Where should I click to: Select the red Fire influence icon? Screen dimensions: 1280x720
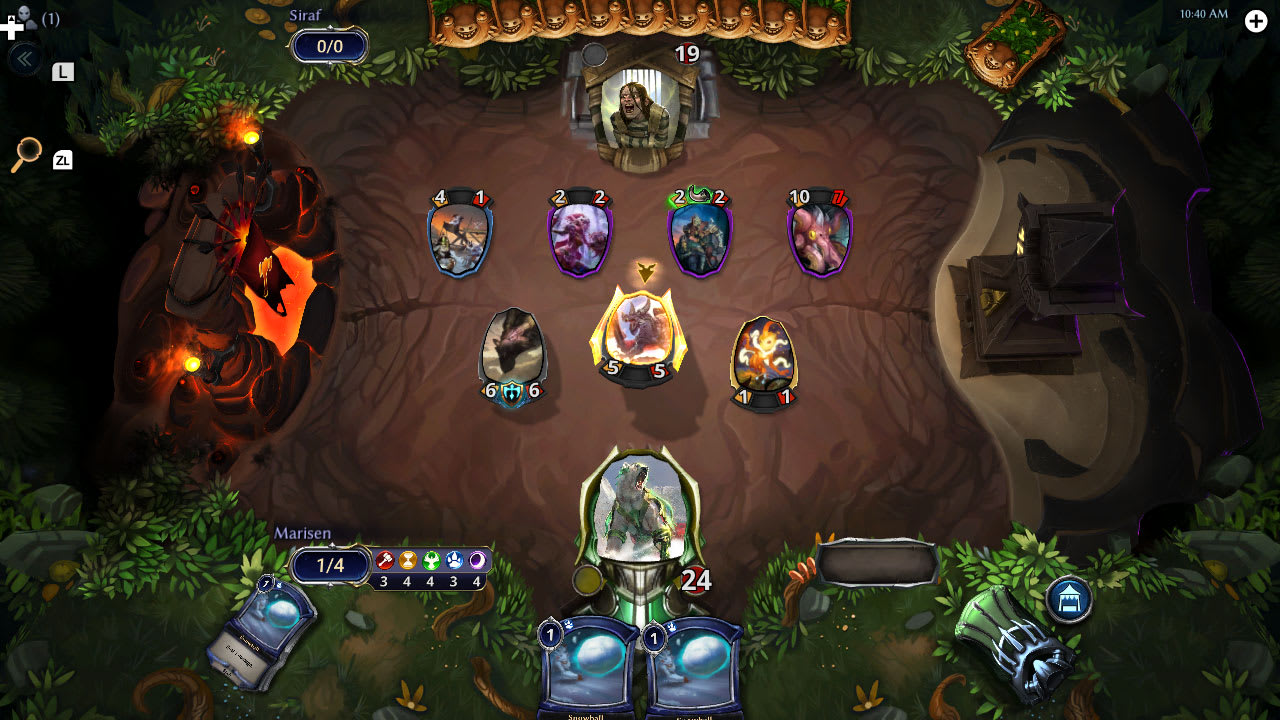pos(385,559)
